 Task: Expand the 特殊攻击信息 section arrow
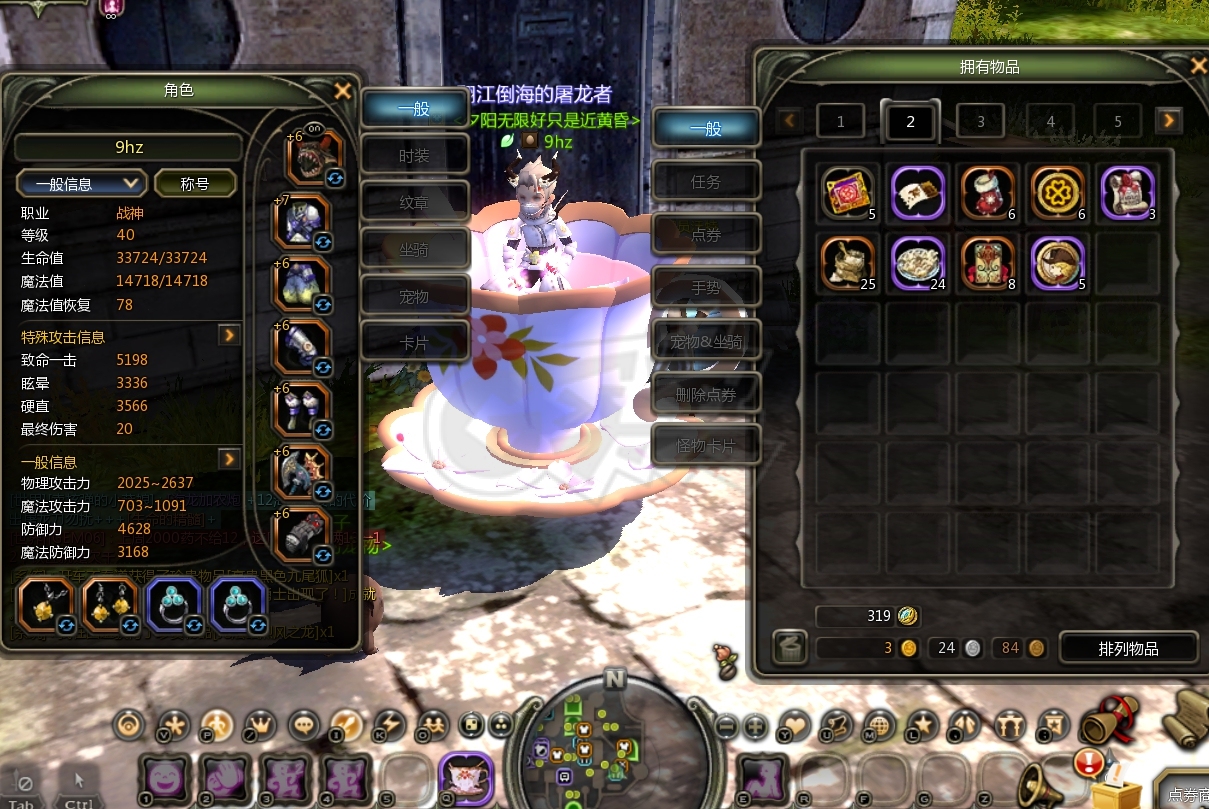tap(230, 335)
